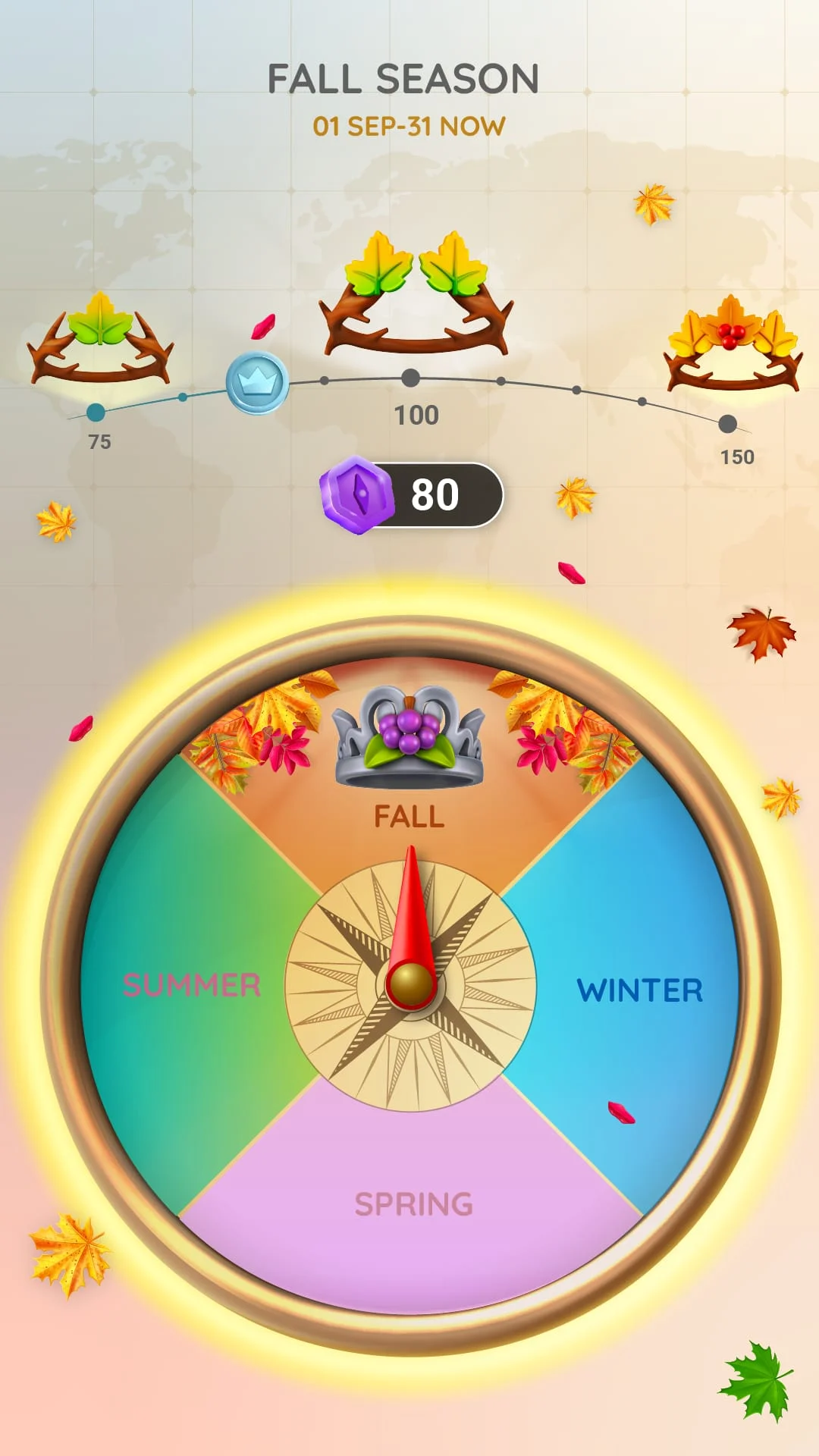Inspect the 150-point berry crown reward
This screenshot has width=819, height=1456.
733,344
